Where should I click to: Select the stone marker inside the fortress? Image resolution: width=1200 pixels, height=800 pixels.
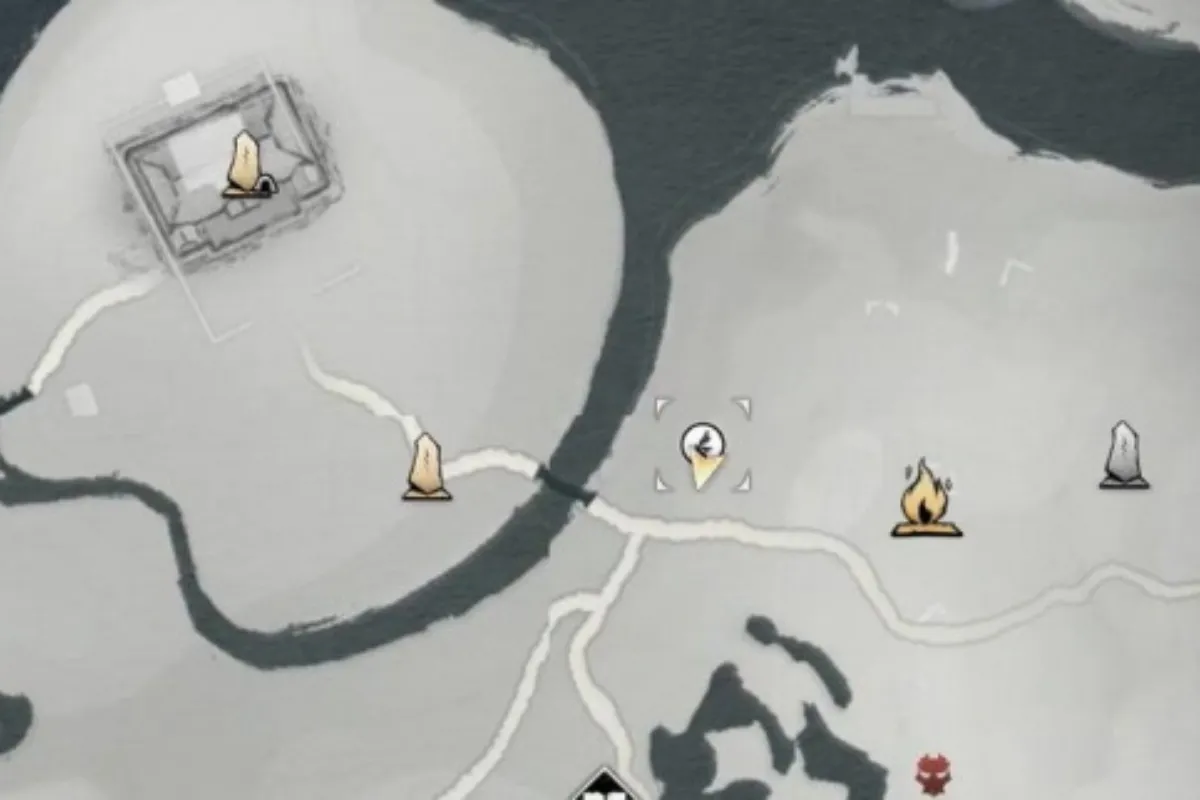(245, 165)
